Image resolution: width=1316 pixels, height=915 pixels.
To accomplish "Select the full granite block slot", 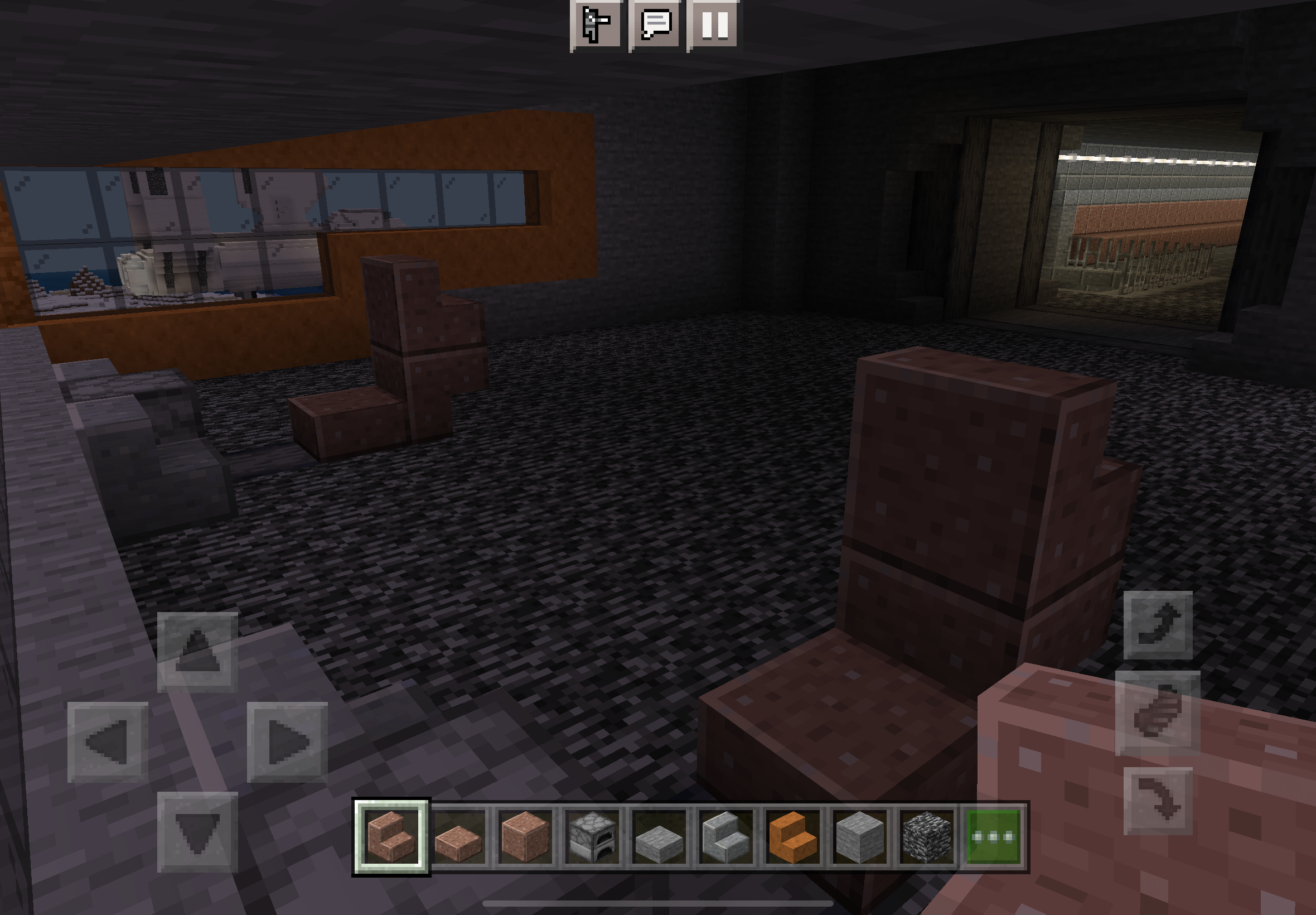I will pos(525,836).
